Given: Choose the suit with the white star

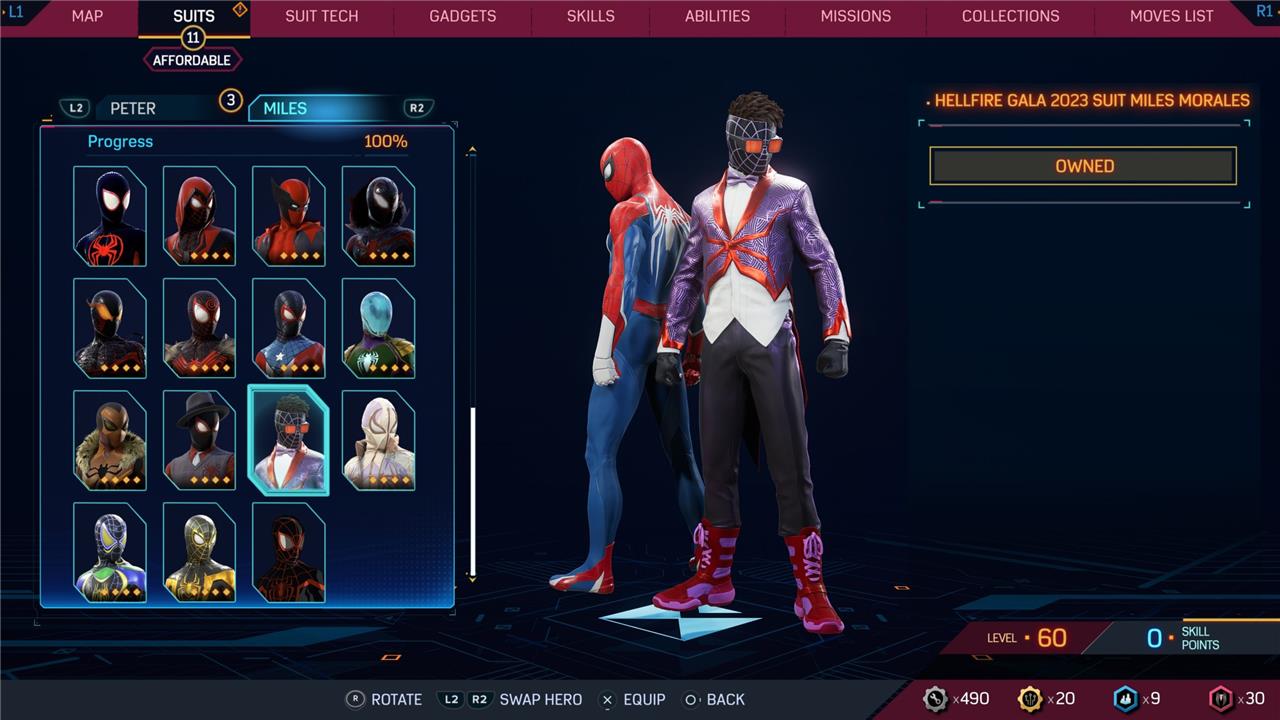Looking at the screenshot, I should (x=288, y=328).
